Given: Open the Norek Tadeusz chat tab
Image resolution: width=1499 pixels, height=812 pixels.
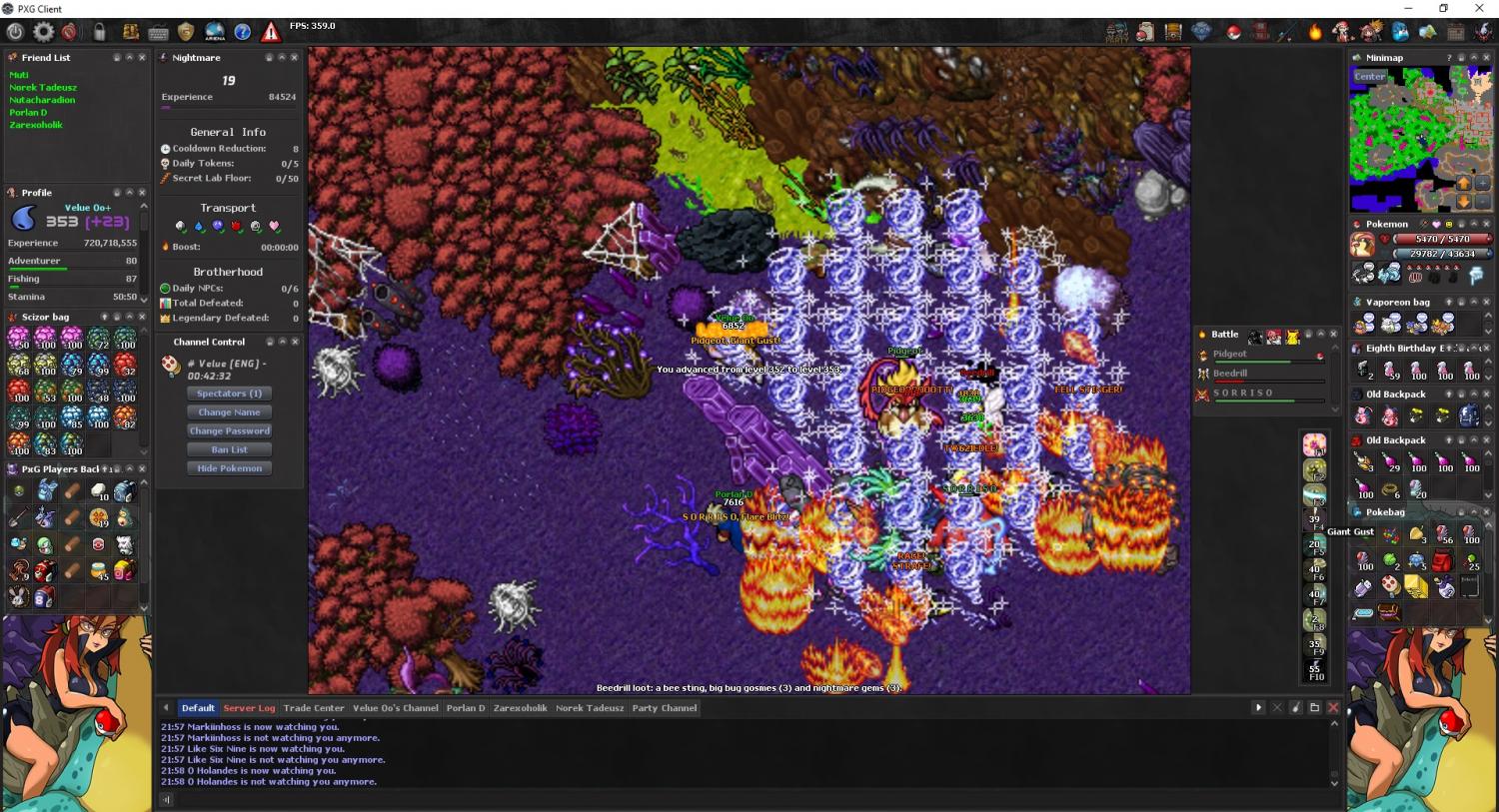Looking at the screenshot, I should 590,708.
